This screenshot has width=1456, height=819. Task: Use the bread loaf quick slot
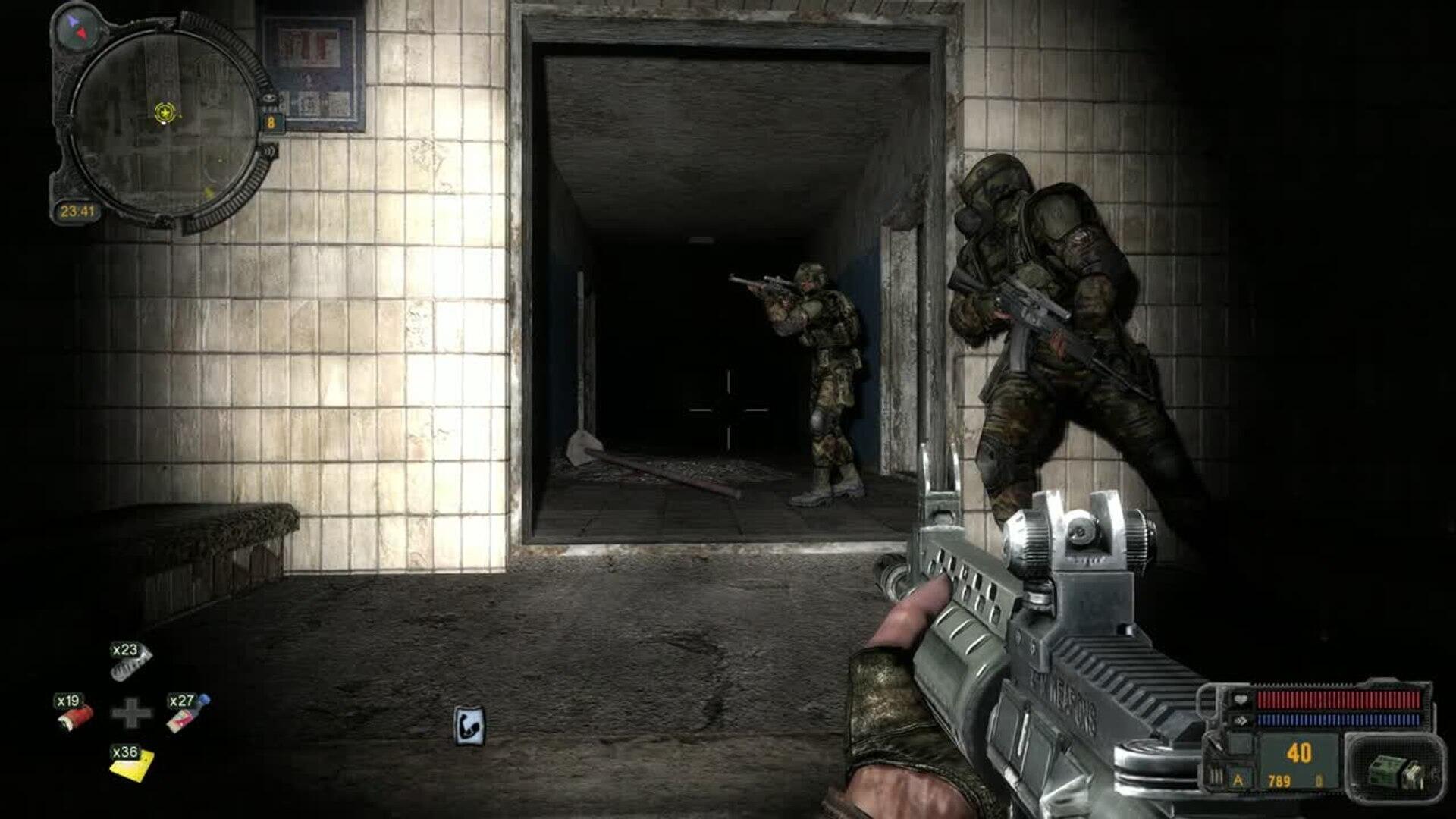(130, 664)
